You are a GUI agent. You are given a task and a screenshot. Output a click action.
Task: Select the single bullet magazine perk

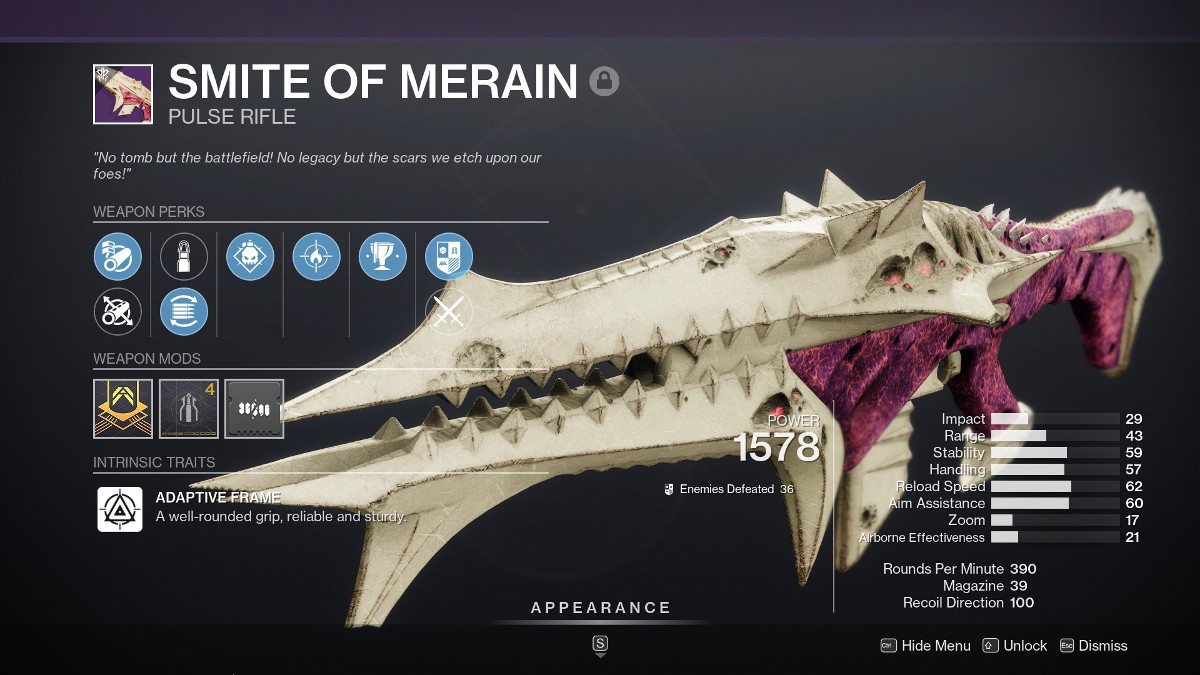(x=184, y=257)
